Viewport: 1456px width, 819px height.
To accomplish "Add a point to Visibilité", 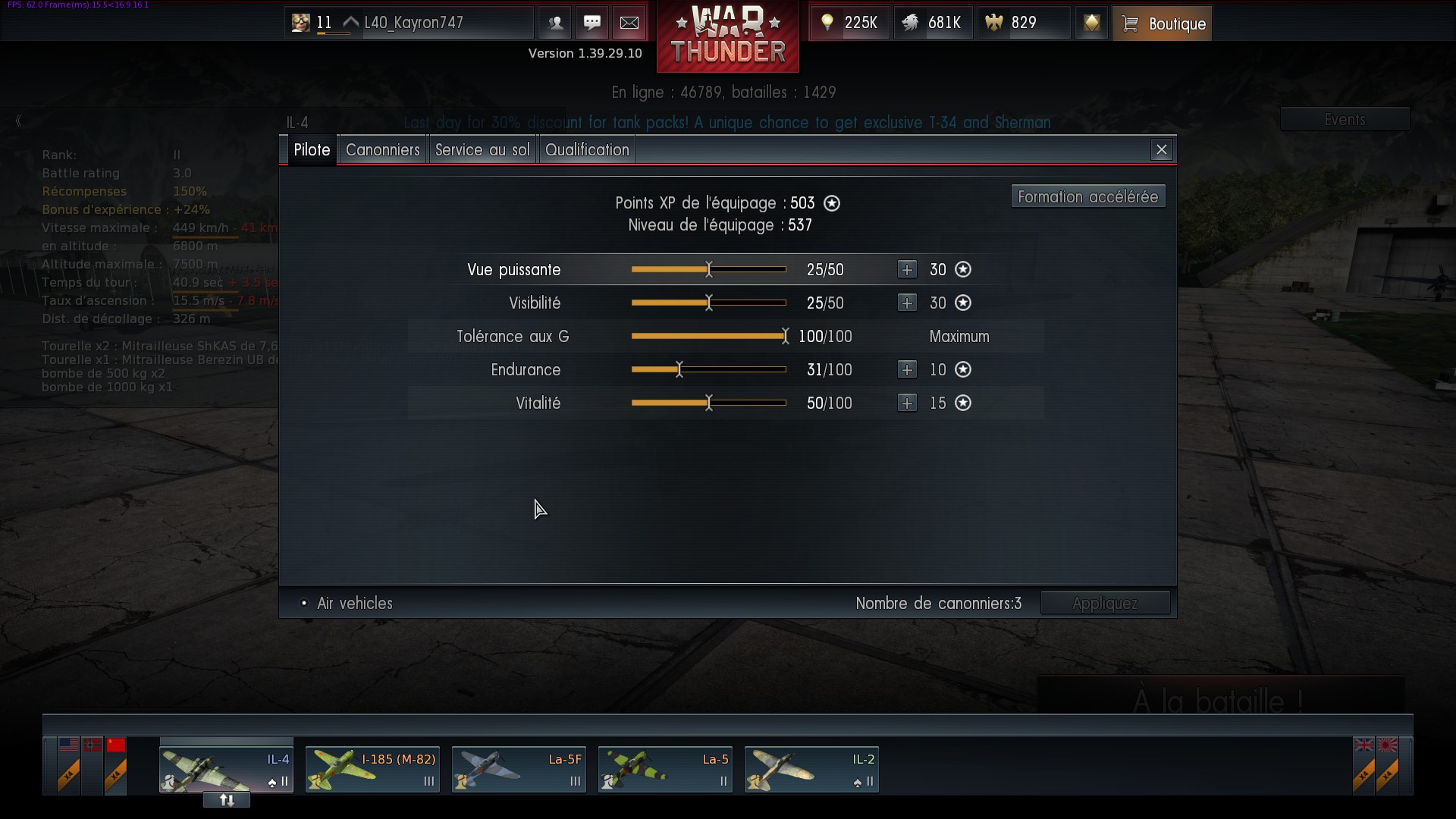I will 907,303.
